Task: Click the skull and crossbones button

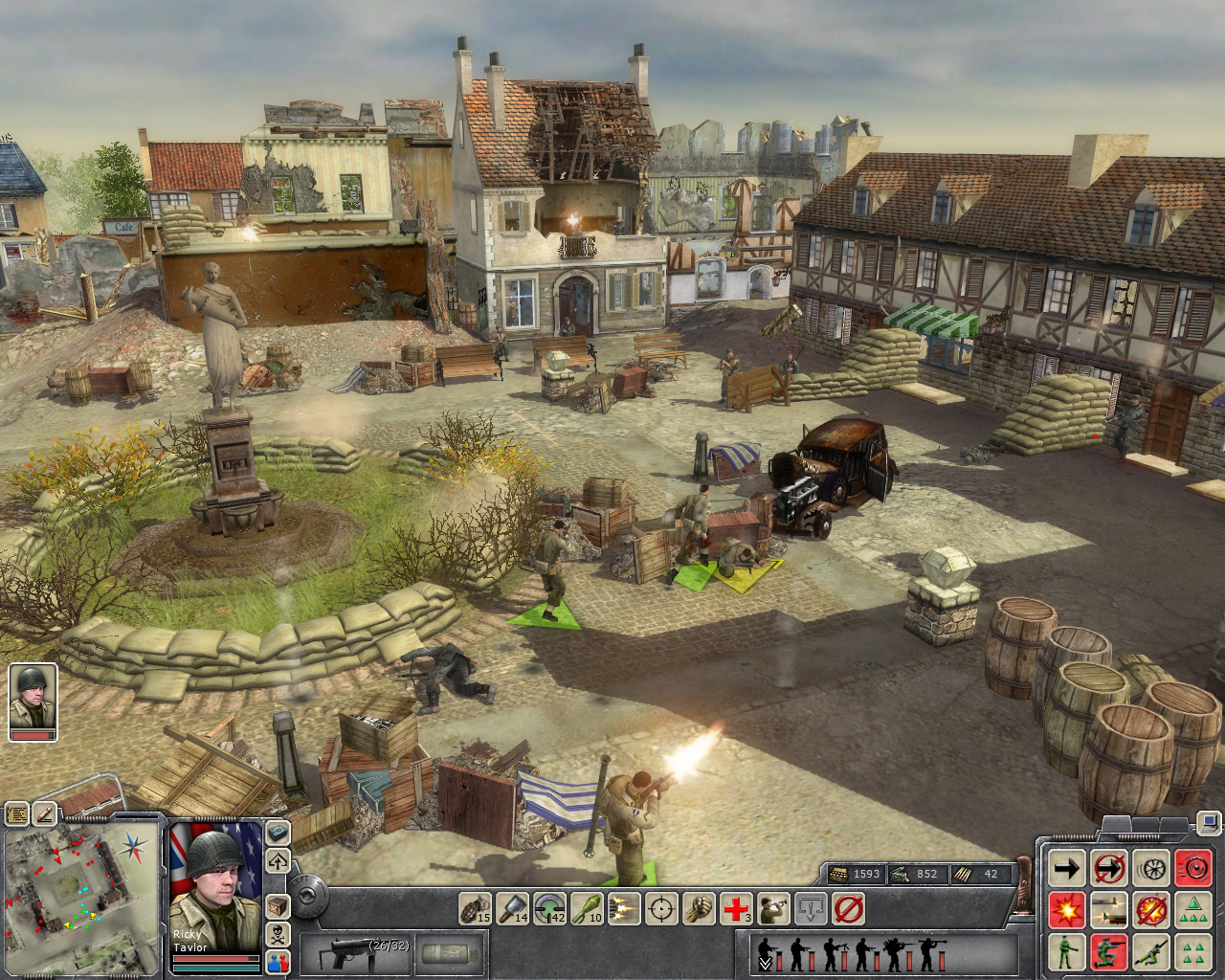Action: click(277, 933)
